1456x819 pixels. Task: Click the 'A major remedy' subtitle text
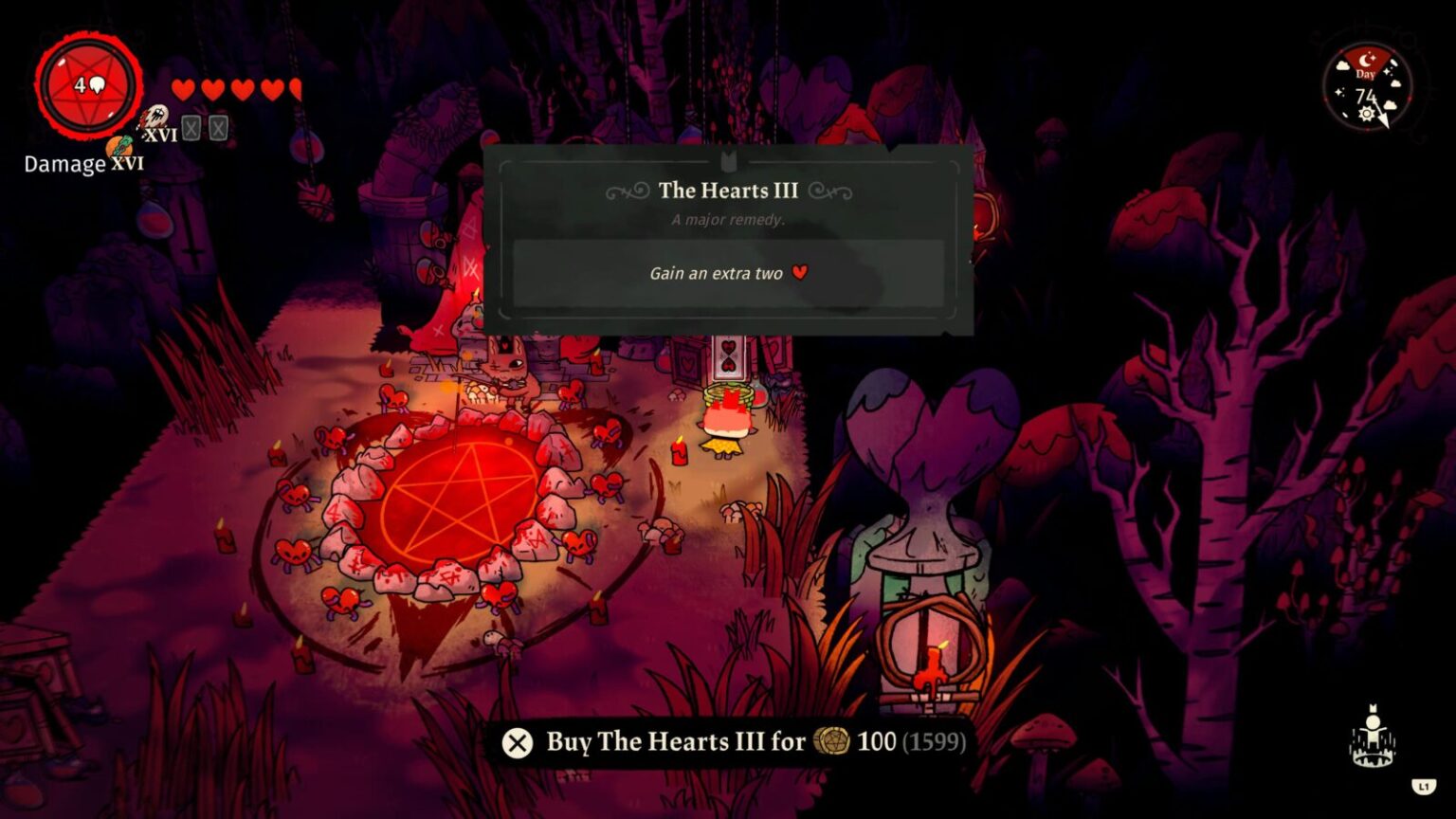tap(726, 219)
